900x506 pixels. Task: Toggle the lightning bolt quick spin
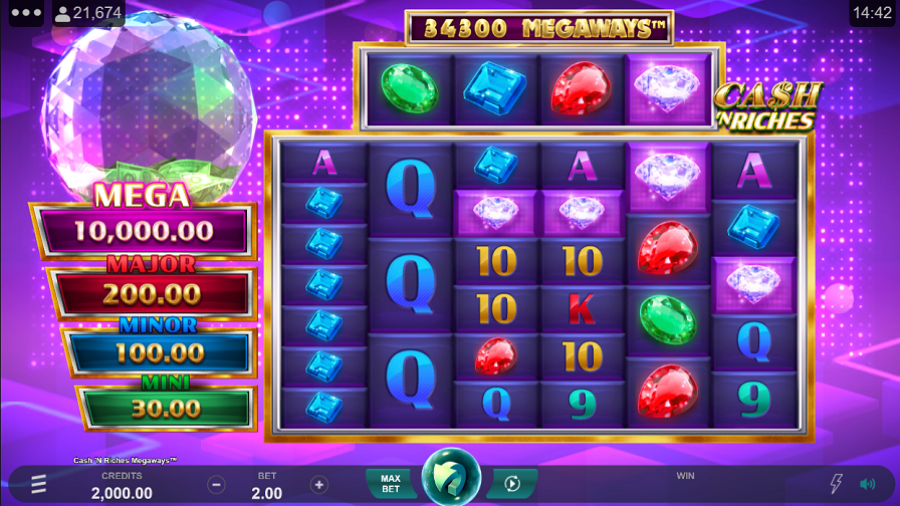[836, 484]
